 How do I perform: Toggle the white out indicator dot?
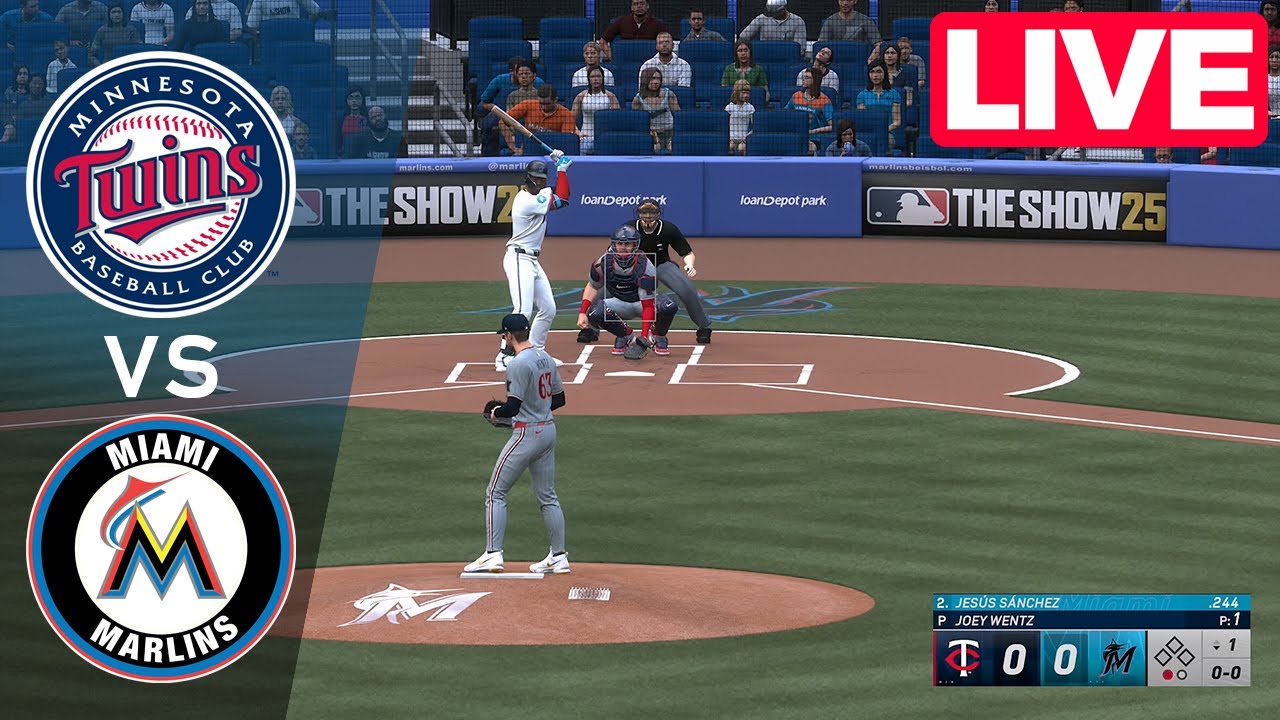[1182, 674]
